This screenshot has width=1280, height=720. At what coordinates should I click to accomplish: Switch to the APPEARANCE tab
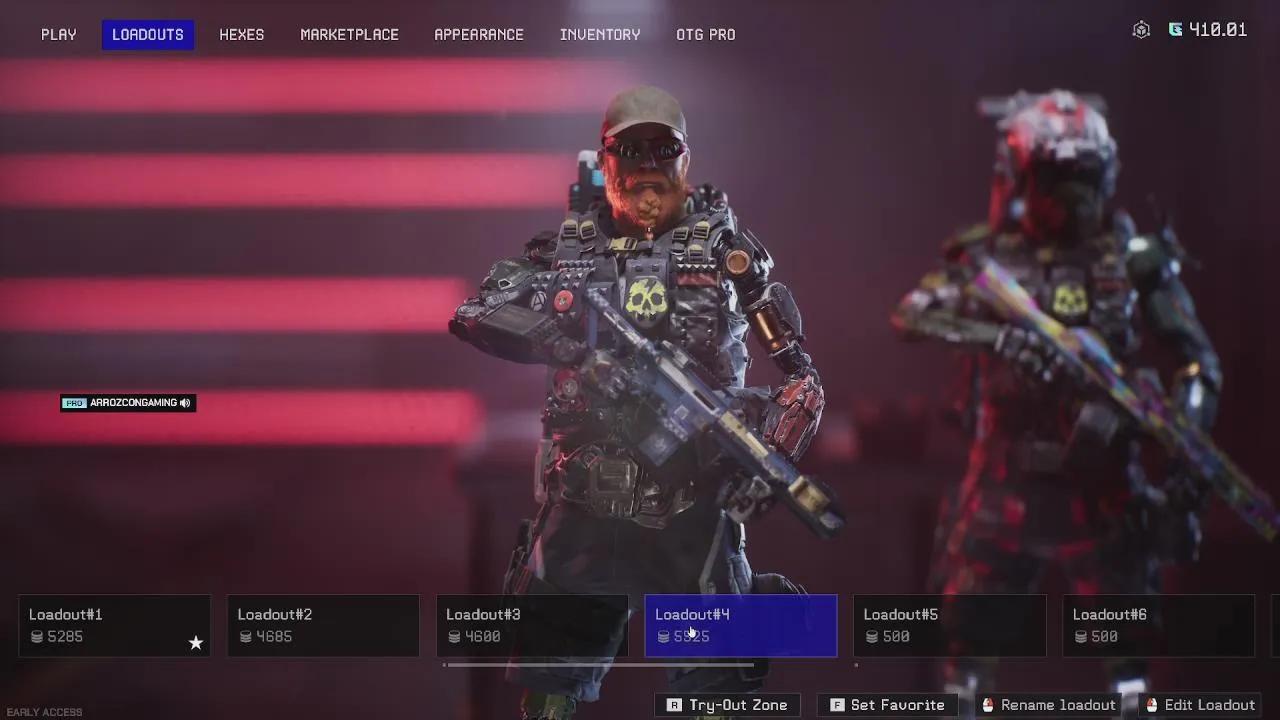pos(479,34)
